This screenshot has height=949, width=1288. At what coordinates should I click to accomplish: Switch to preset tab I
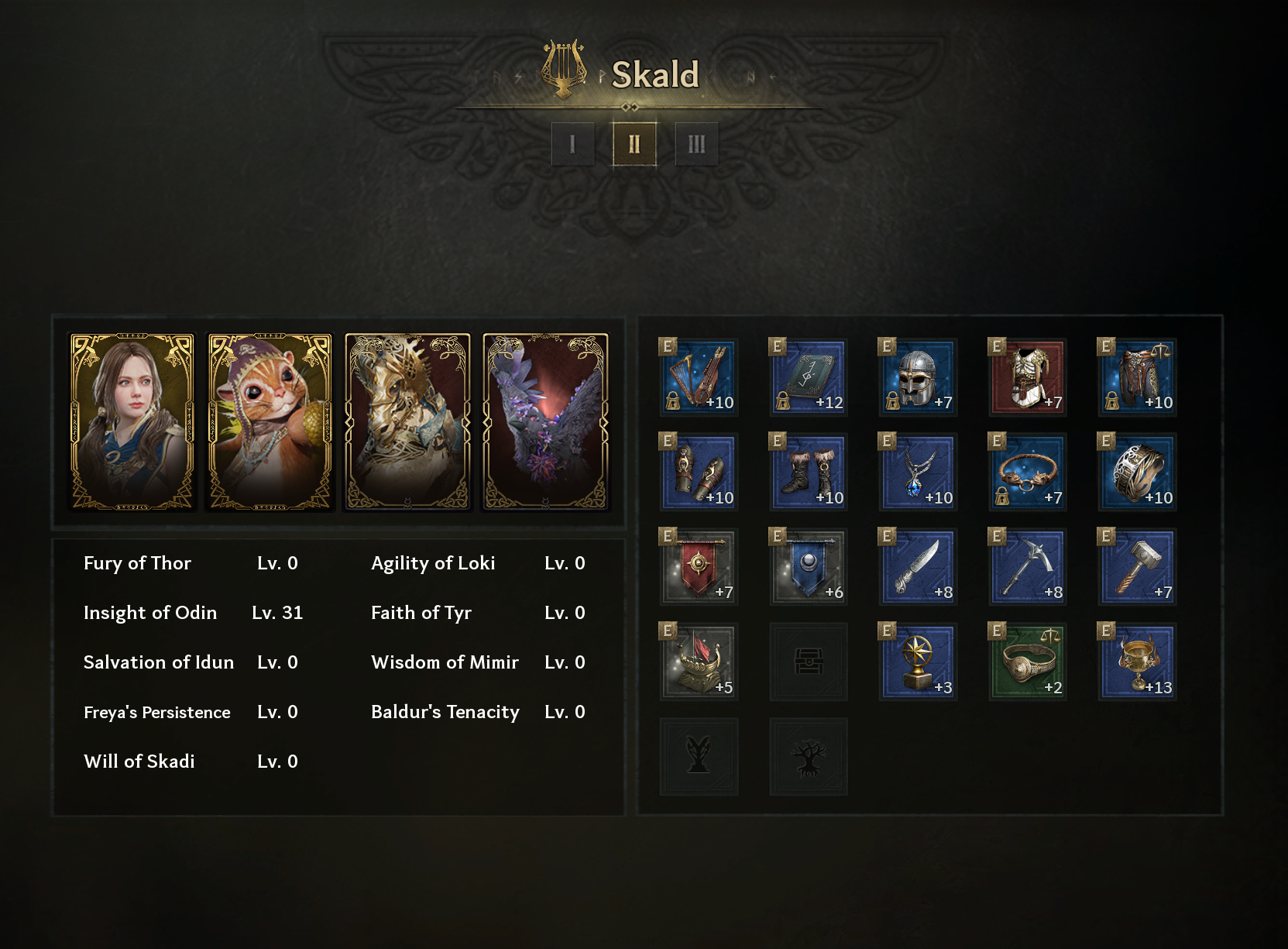click(572, 144)
